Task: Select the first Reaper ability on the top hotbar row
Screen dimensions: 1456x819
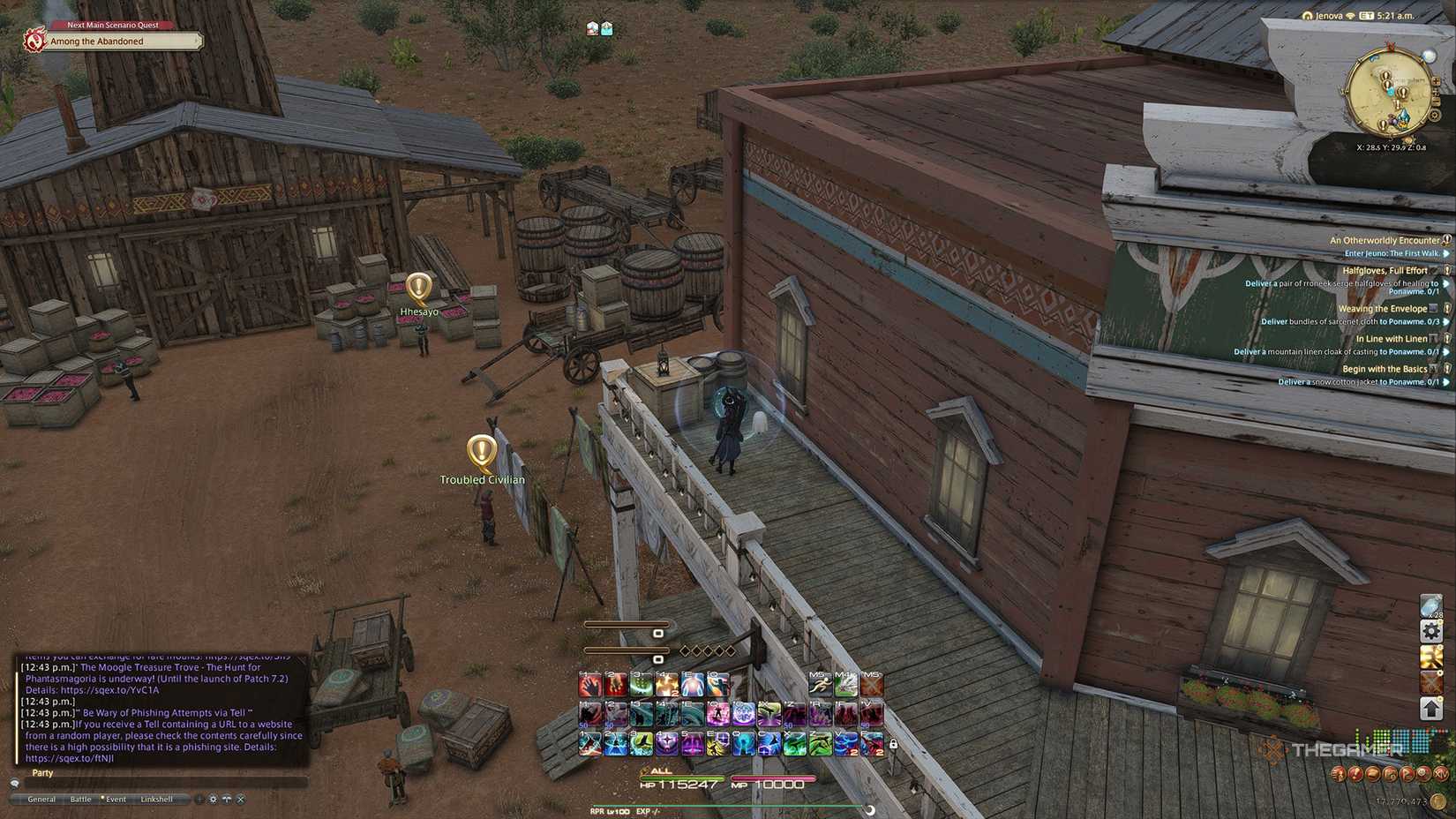Action: (x=589, y=684)
